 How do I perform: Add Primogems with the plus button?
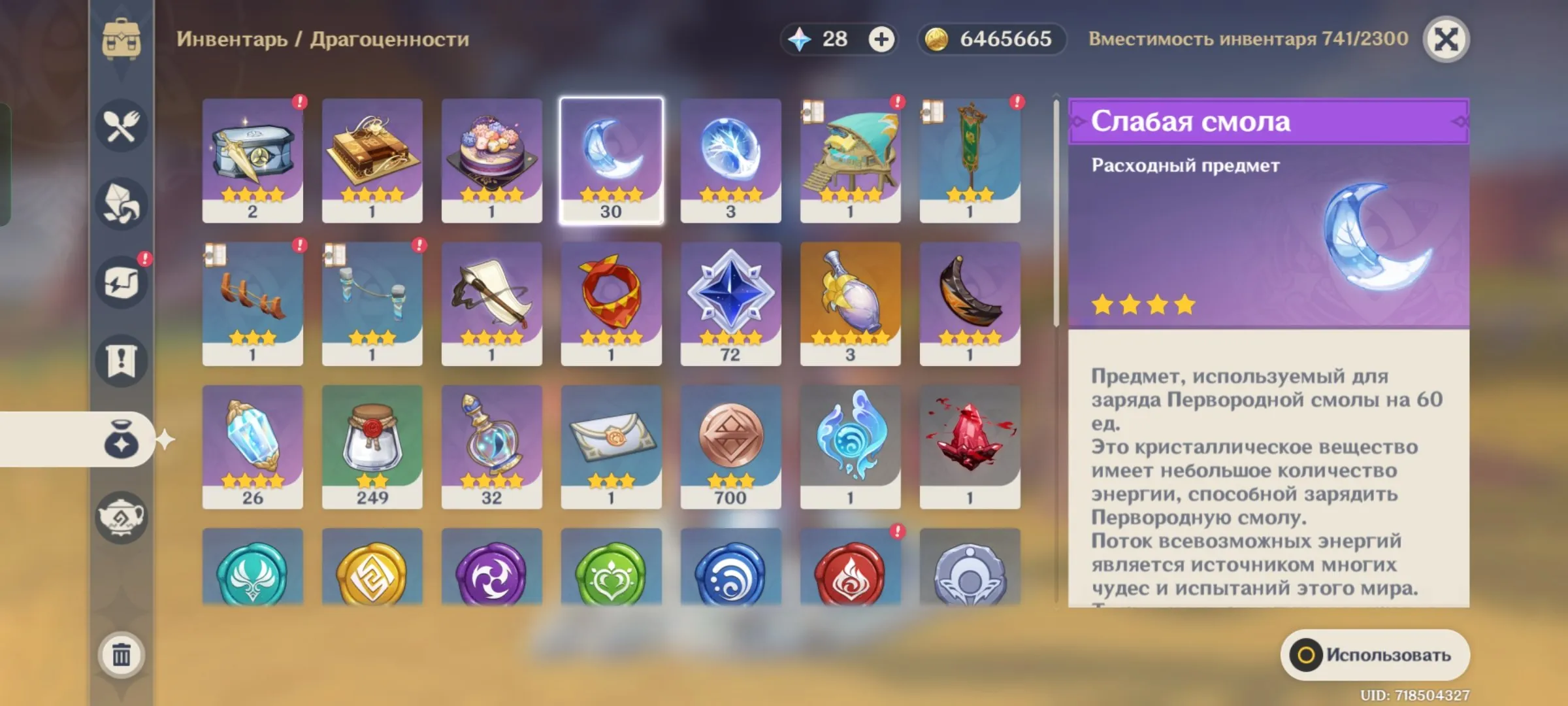pyautogui.click(x=881, y=39)
